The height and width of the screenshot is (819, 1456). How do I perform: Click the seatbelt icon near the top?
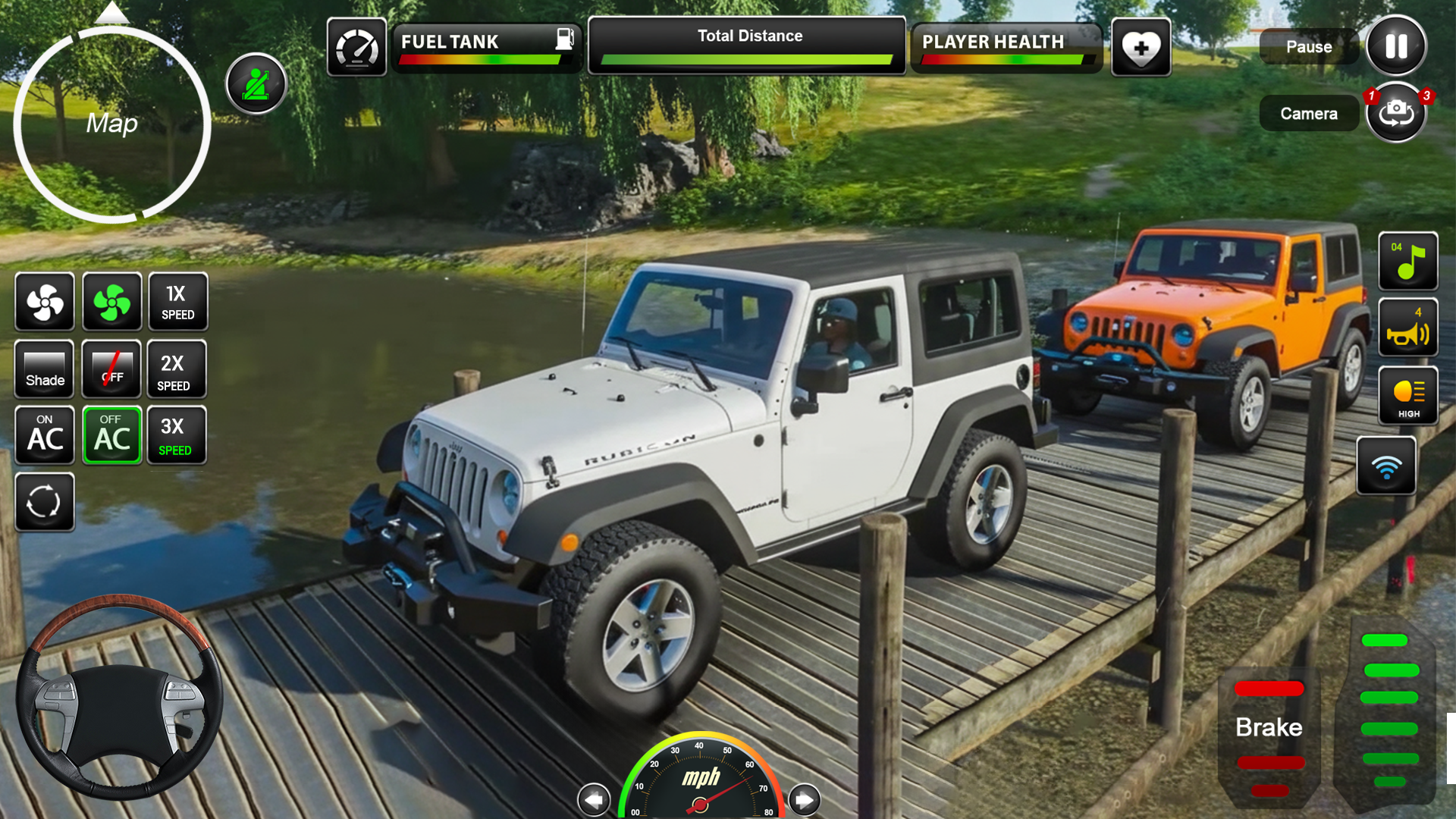(256, 83)
